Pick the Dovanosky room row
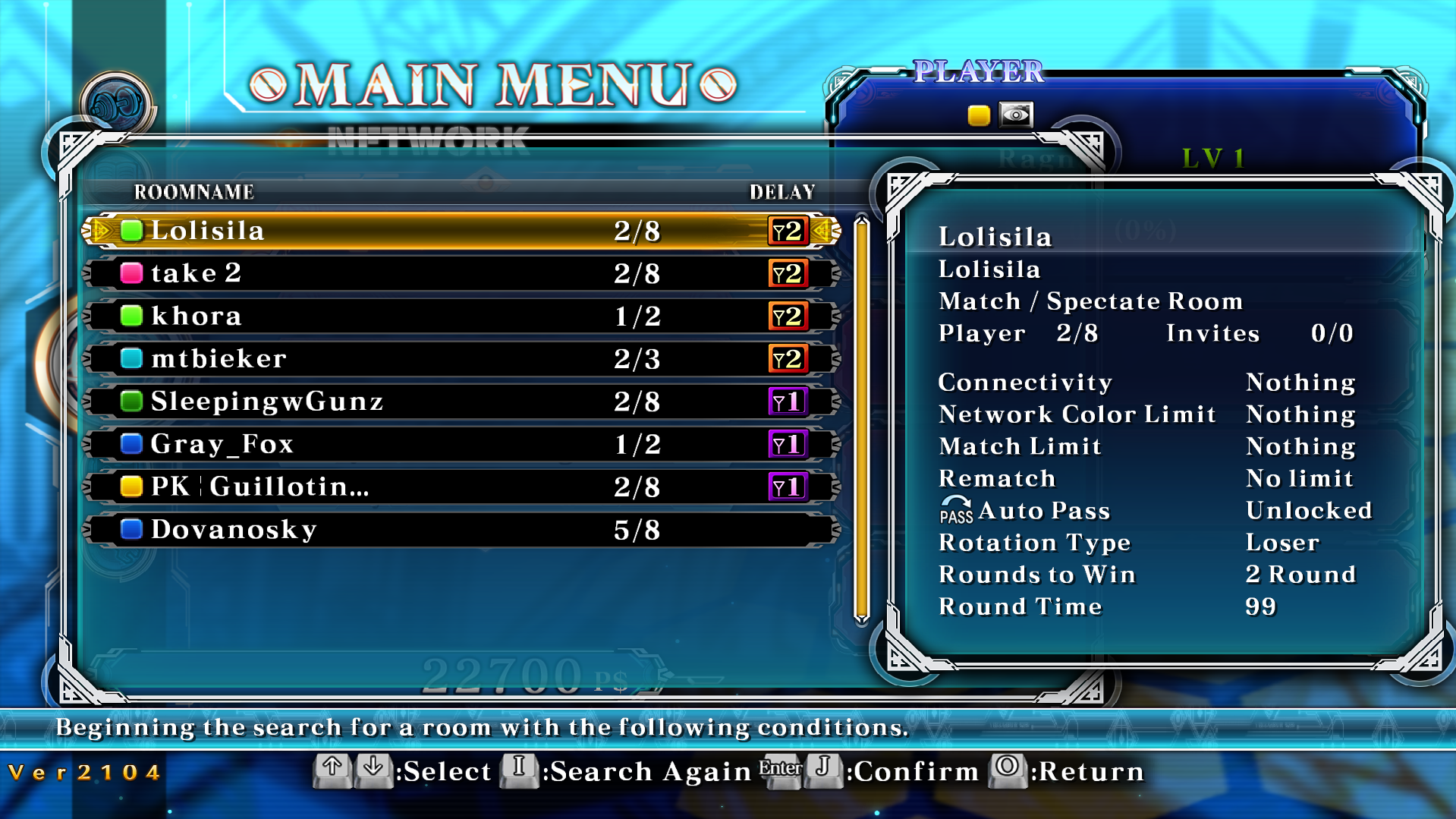Viewport: 1456px width, 819px height. (461, 530)
